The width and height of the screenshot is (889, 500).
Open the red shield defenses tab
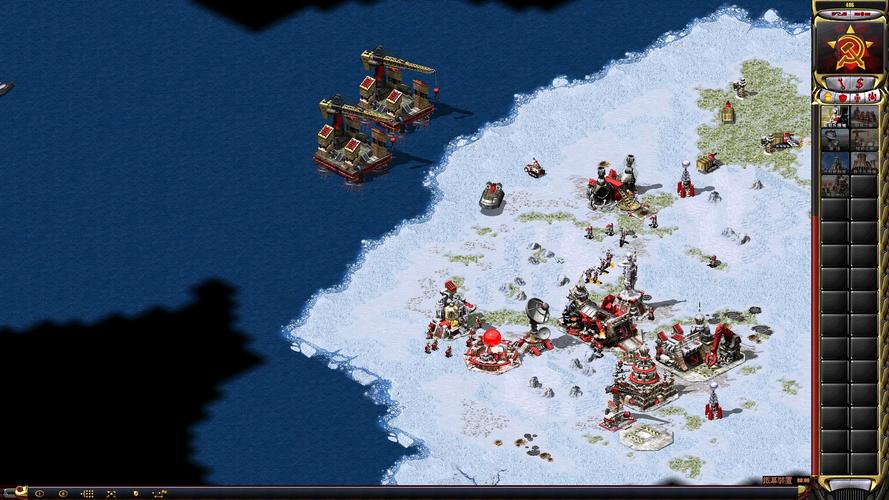tap(842, 97)
